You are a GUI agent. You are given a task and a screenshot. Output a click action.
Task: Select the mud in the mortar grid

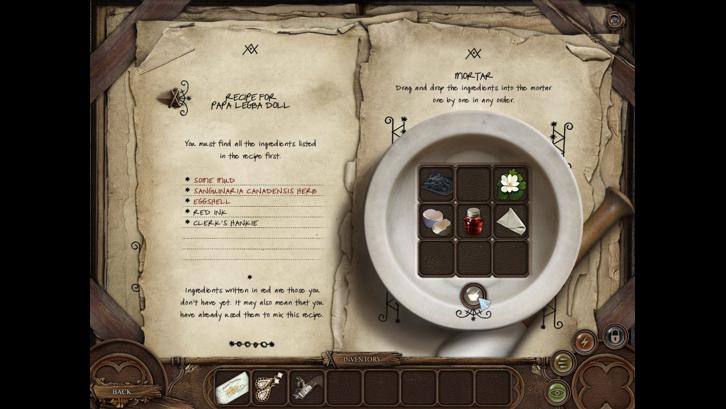(436, 183)
